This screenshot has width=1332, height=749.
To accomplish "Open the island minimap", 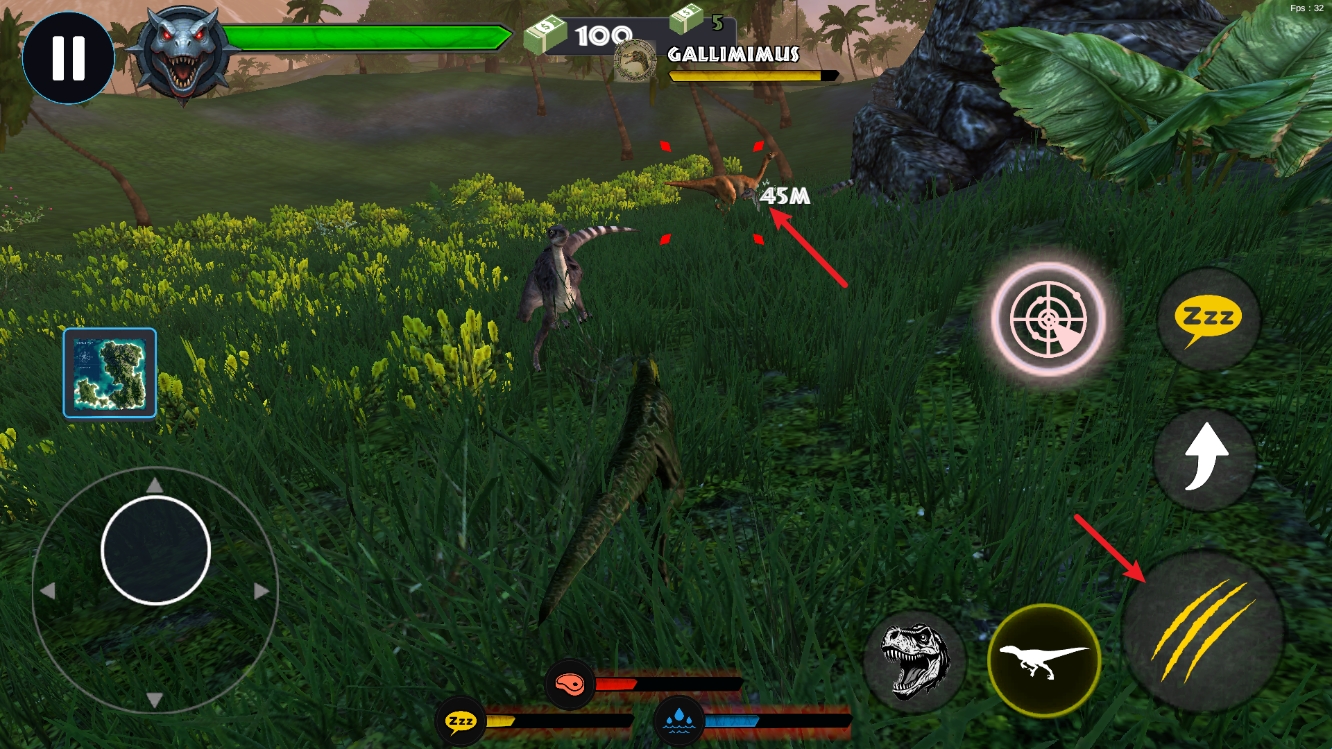I will click(110, 373).
